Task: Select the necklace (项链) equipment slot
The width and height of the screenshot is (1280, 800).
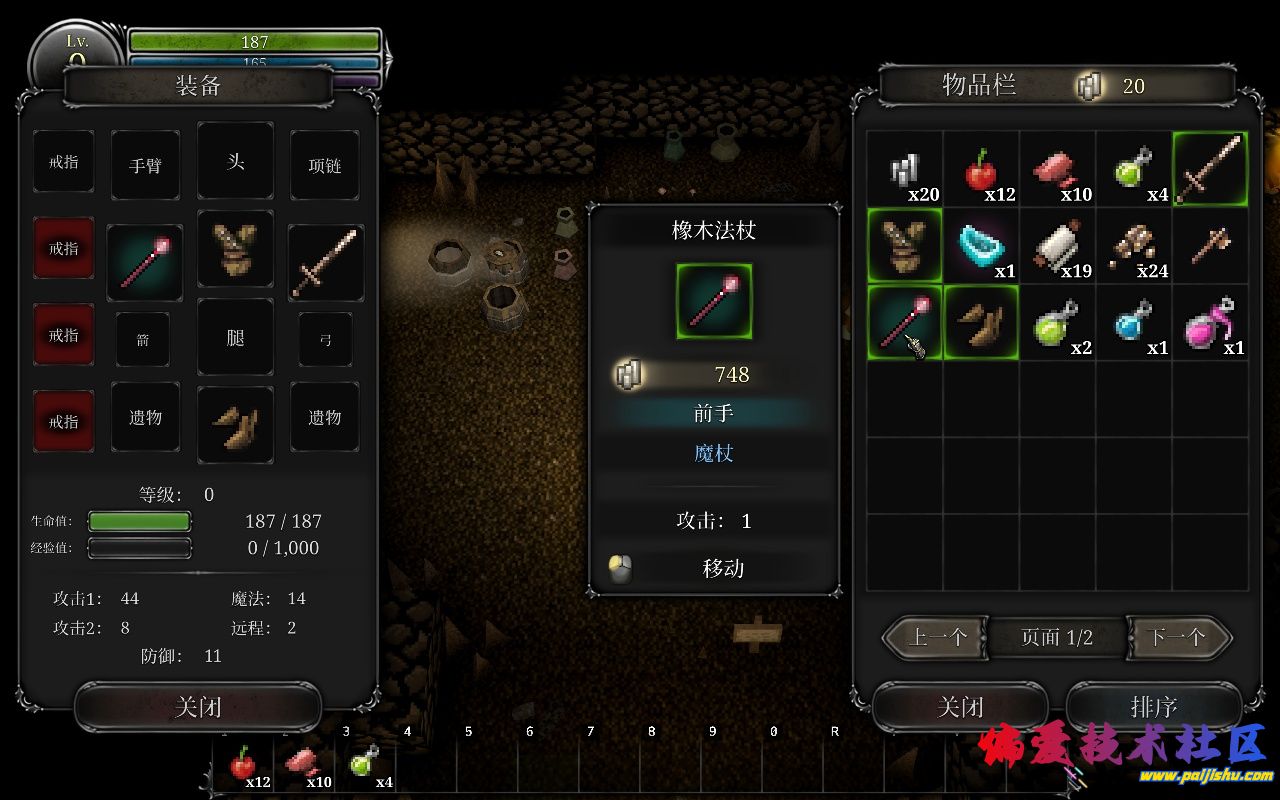Action: [325, 165]
